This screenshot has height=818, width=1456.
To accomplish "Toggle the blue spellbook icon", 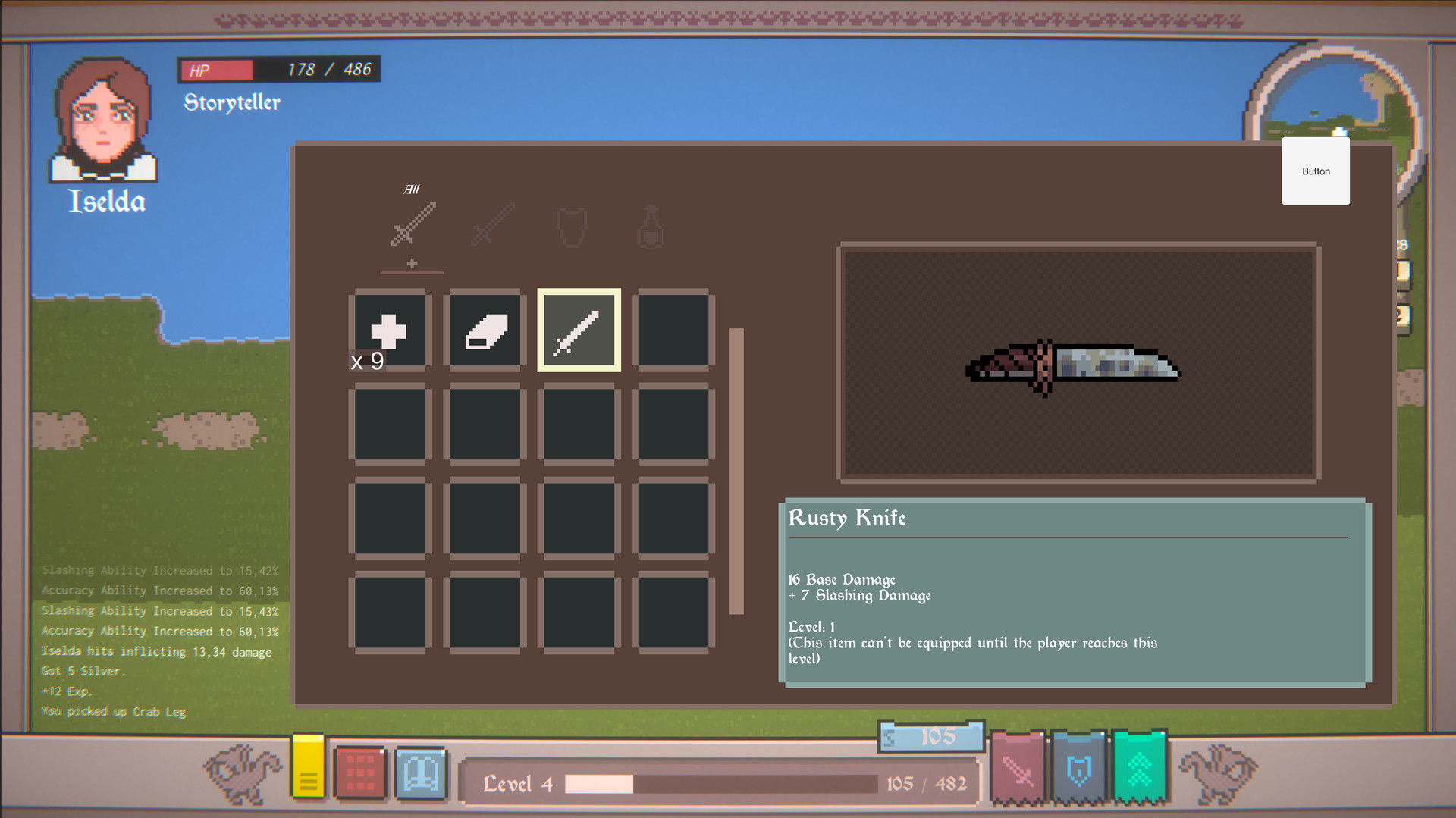I will pos(422,773).
